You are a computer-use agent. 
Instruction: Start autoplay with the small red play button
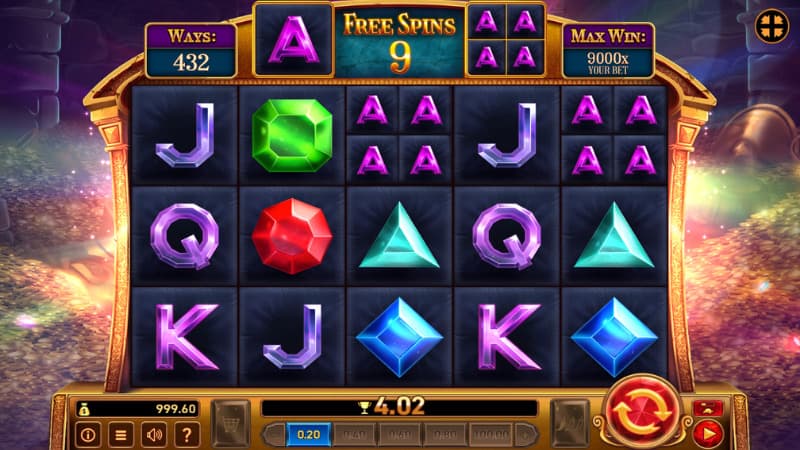[x=708, y=434]
